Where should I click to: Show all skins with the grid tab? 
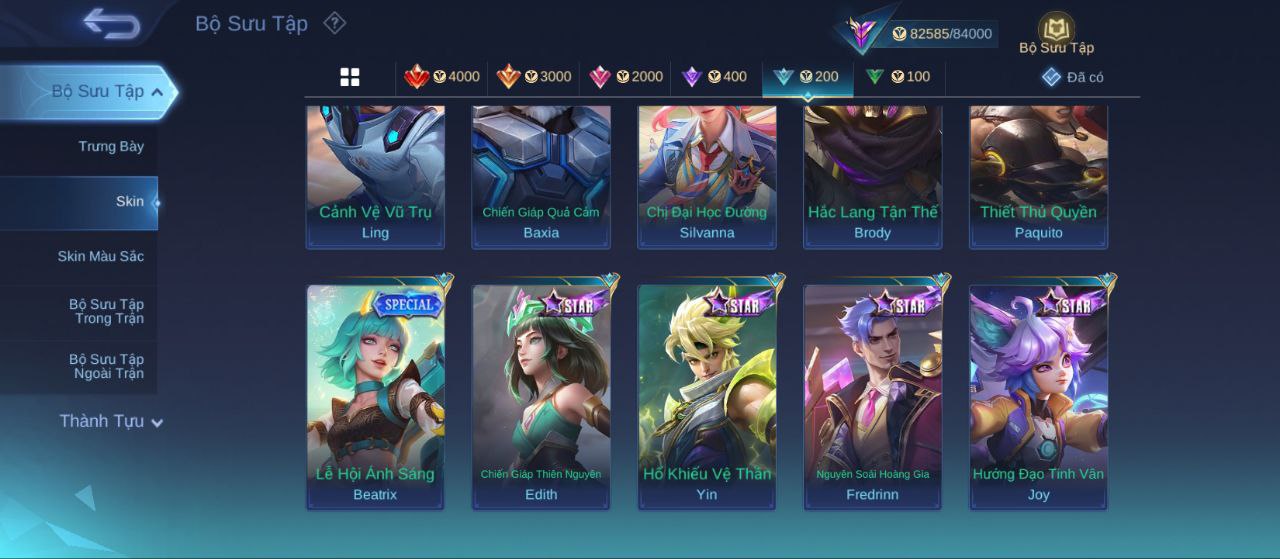350,77
